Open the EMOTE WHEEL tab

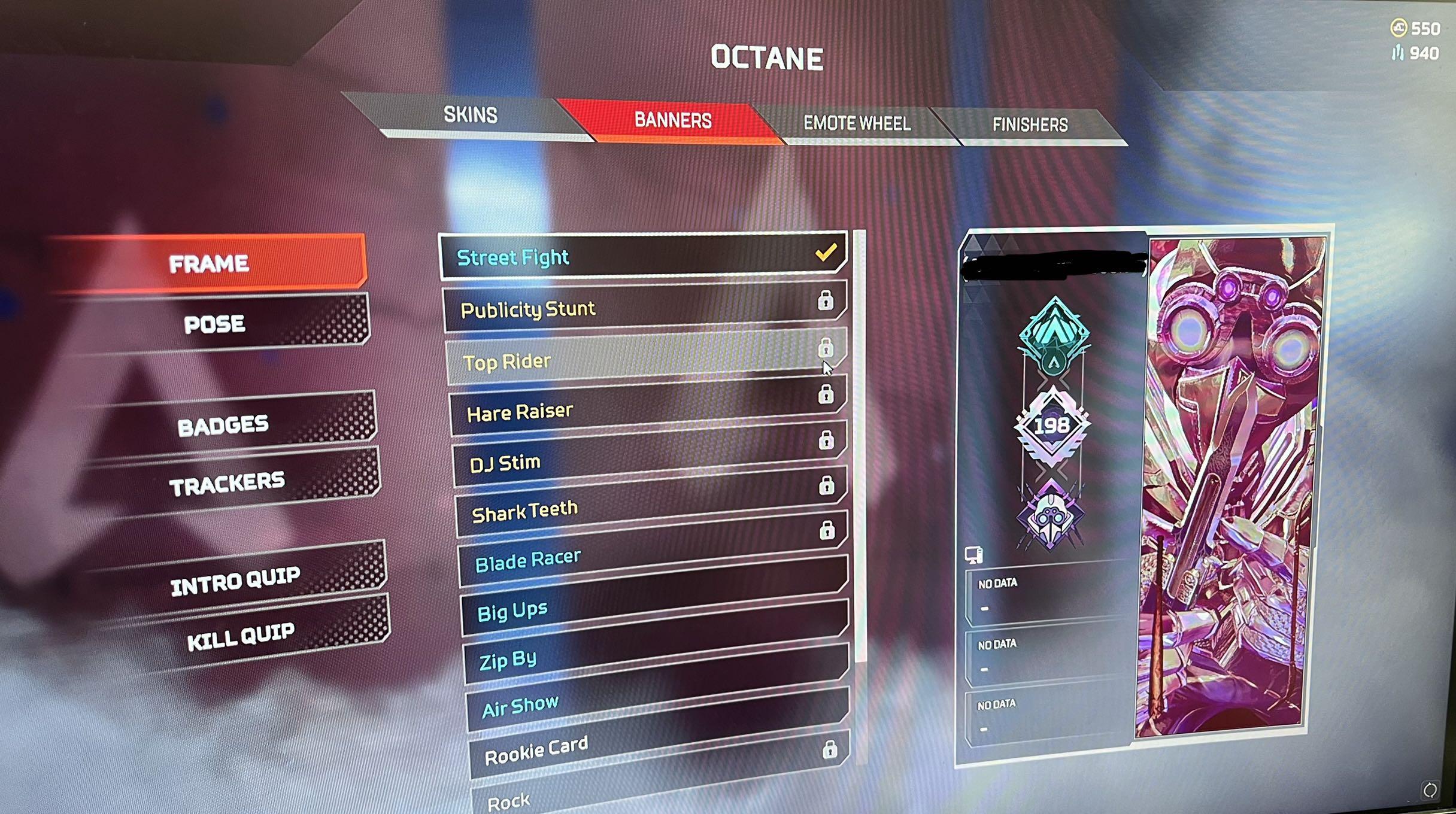tap(857, 123)
